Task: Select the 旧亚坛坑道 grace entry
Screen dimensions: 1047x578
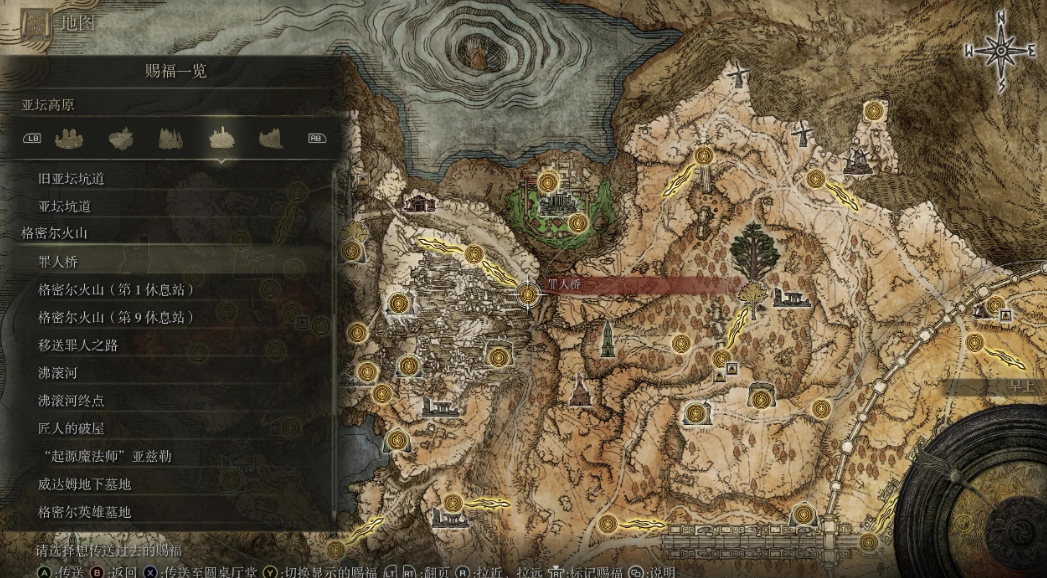Action: pos(71,179)
